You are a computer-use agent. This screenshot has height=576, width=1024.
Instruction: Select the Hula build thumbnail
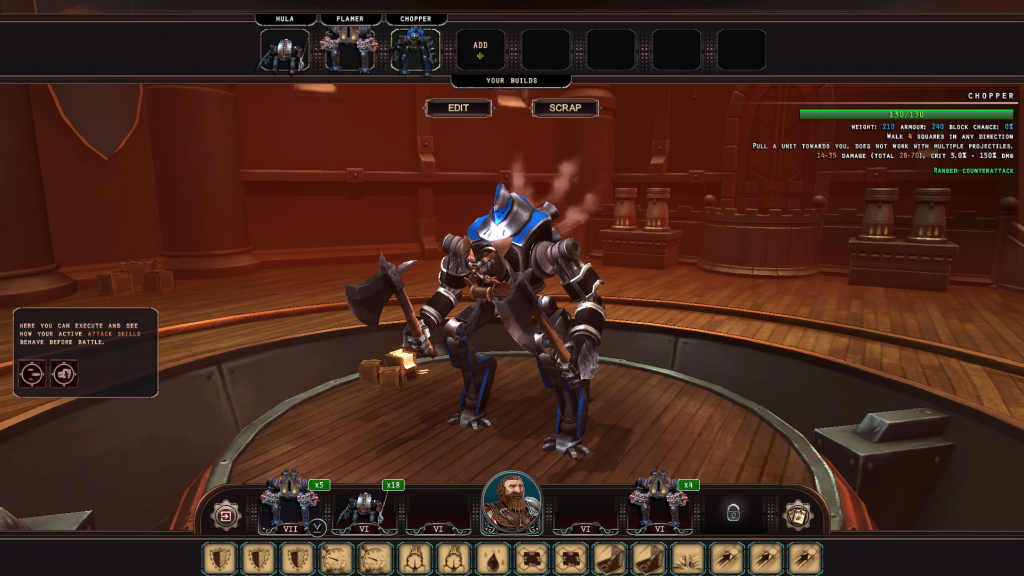(284, 50)
